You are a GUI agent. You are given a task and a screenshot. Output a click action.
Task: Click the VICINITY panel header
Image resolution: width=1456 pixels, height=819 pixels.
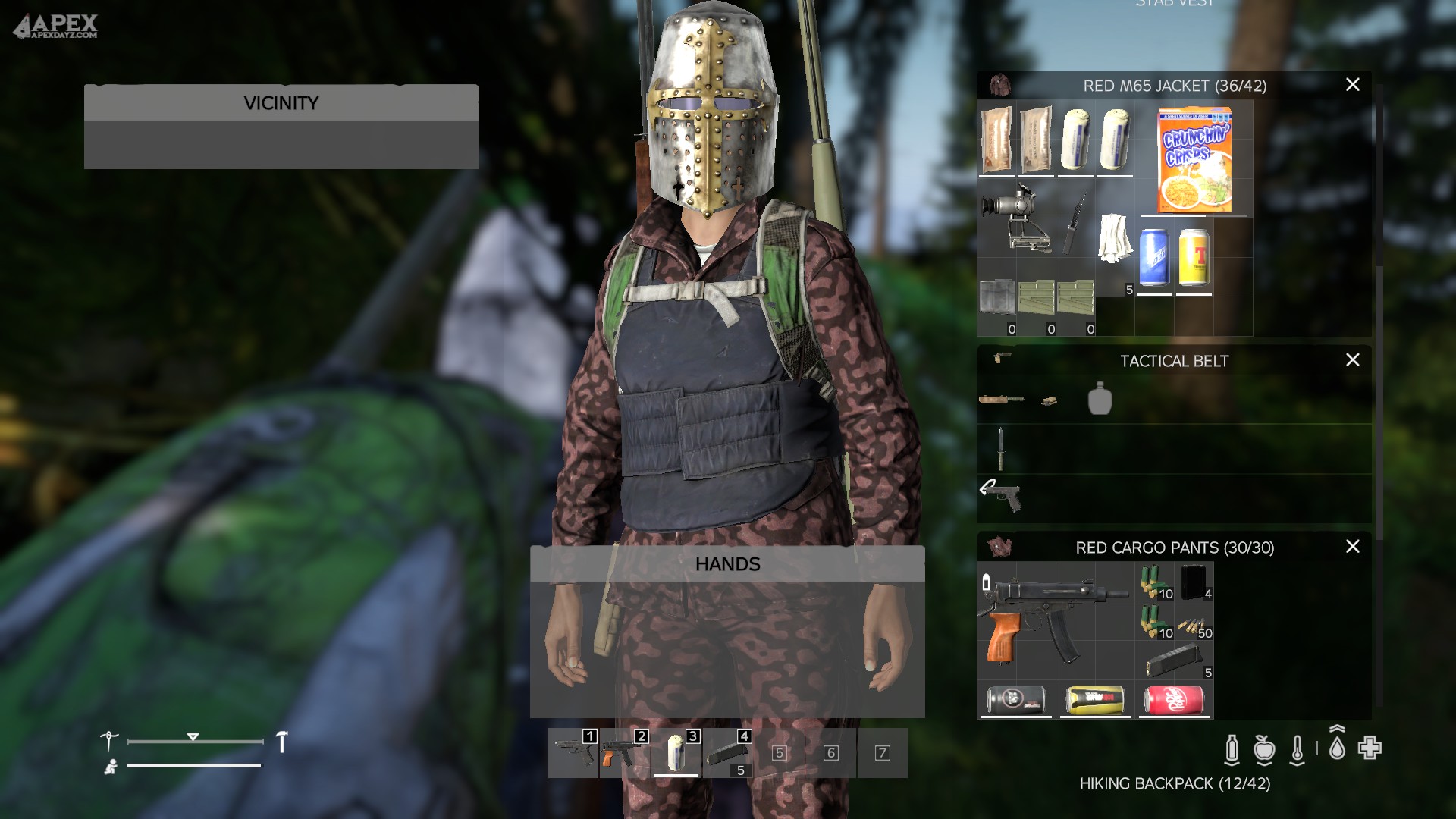[x=281, y=102]
